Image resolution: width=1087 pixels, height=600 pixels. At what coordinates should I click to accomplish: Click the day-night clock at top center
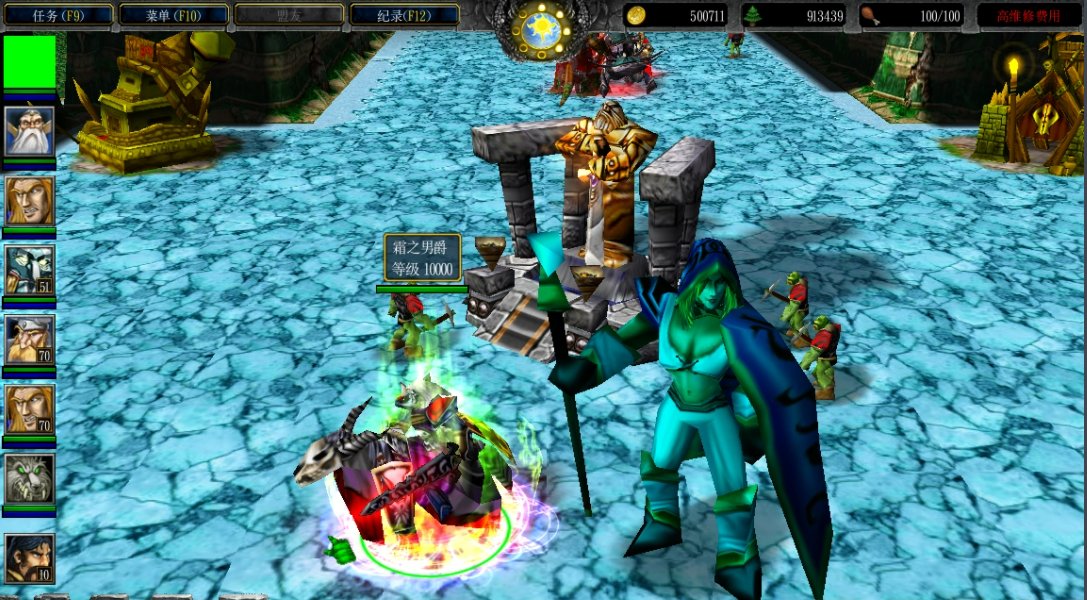(x=542, y=30)
